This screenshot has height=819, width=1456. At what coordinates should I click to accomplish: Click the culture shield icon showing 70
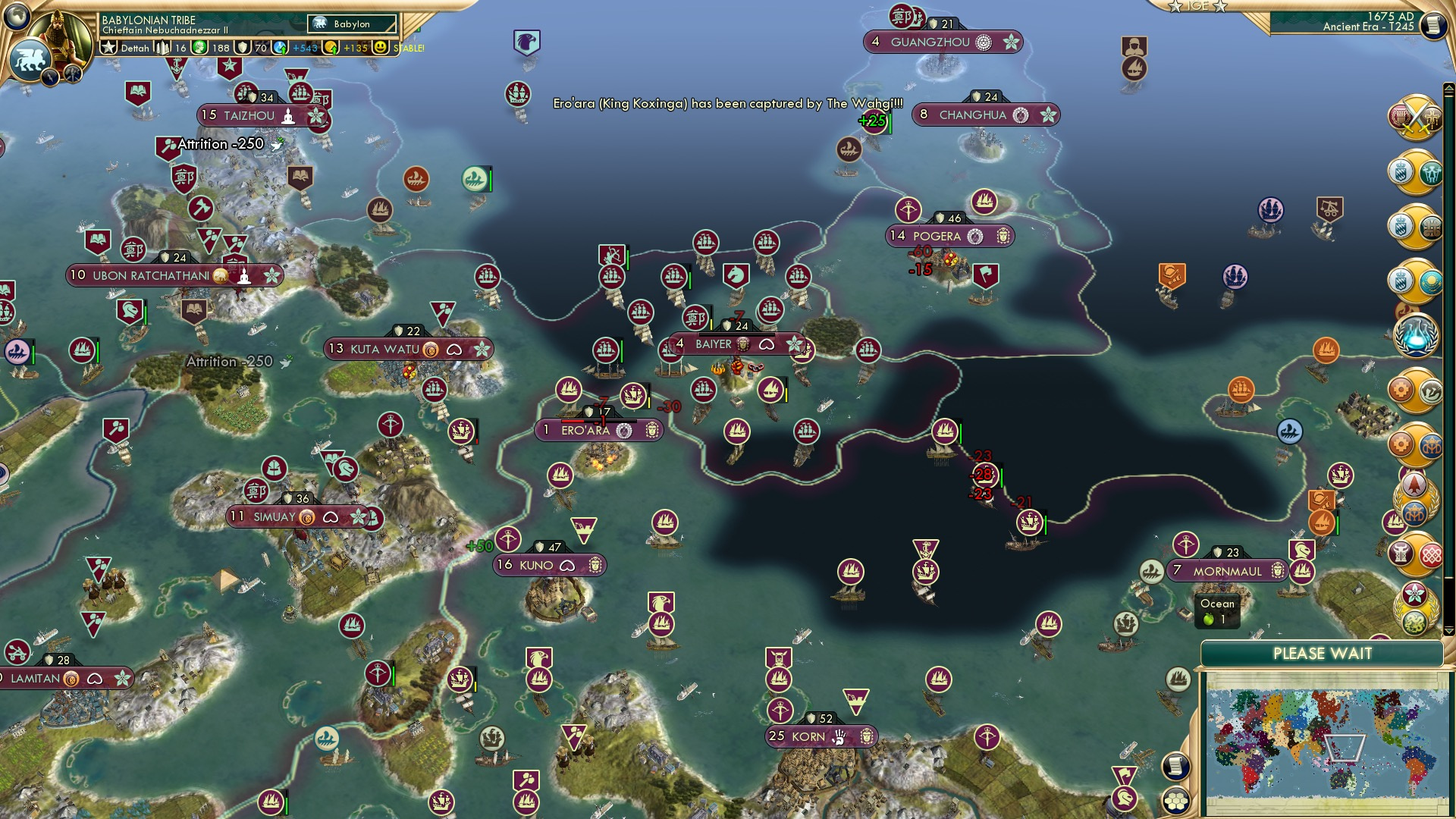242,47
